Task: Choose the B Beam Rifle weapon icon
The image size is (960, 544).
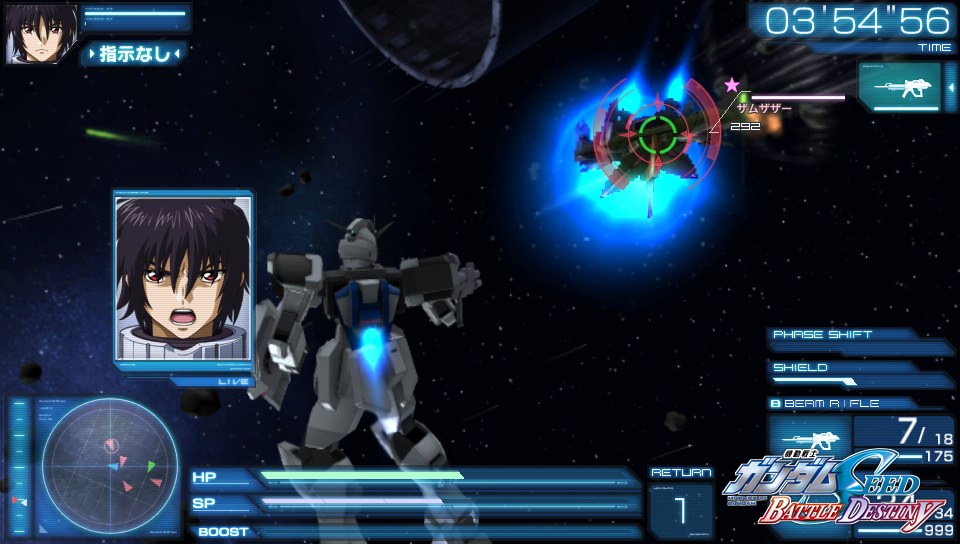Action: (x=809, y=437)
